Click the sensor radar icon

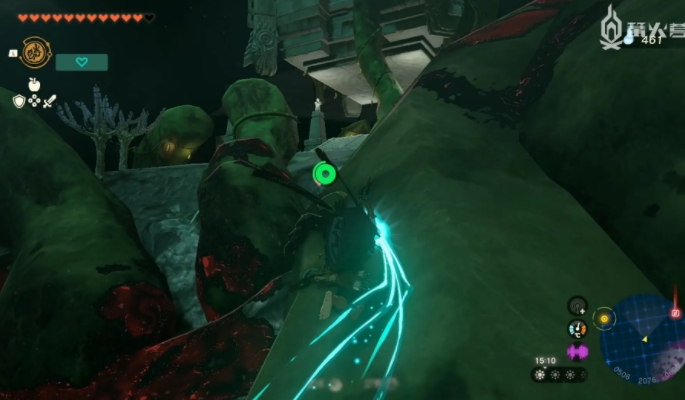[x=577, y=304]
